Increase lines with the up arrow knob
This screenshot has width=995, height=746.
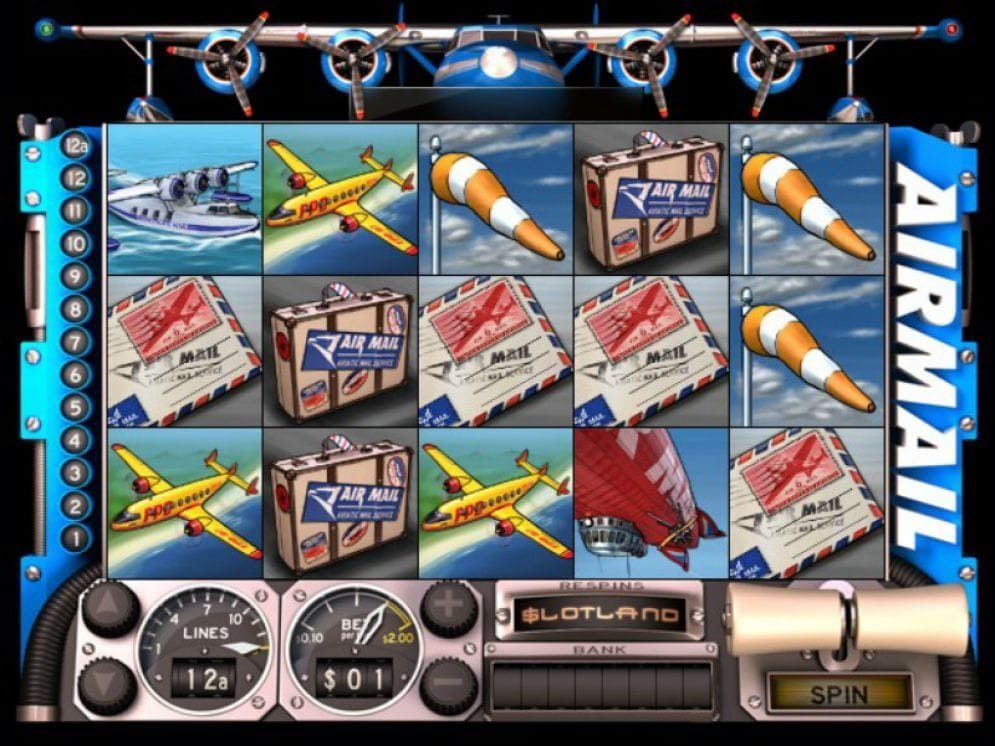pos(109,607)
